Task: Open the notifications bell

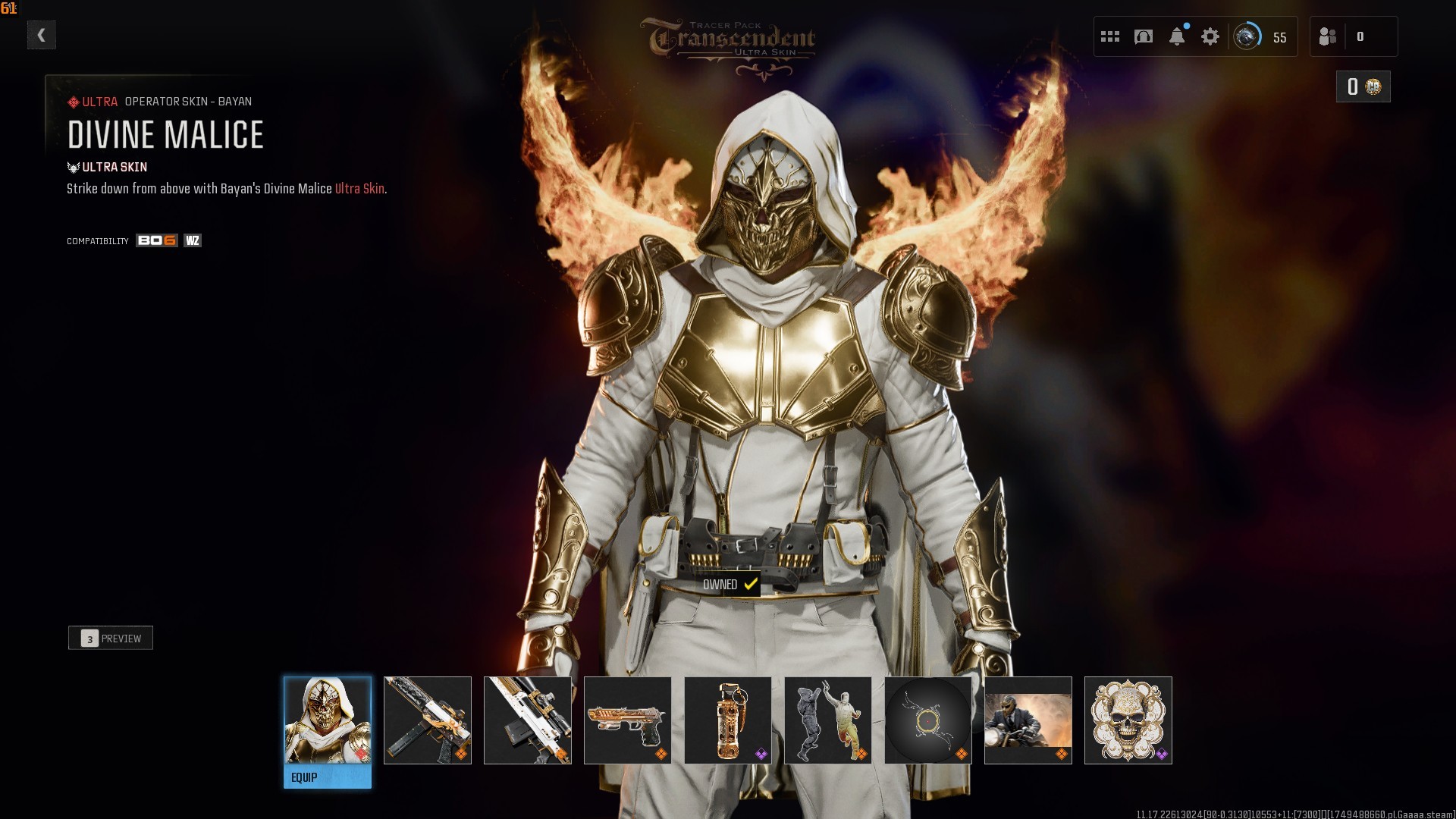Action: click(1177, 36)
